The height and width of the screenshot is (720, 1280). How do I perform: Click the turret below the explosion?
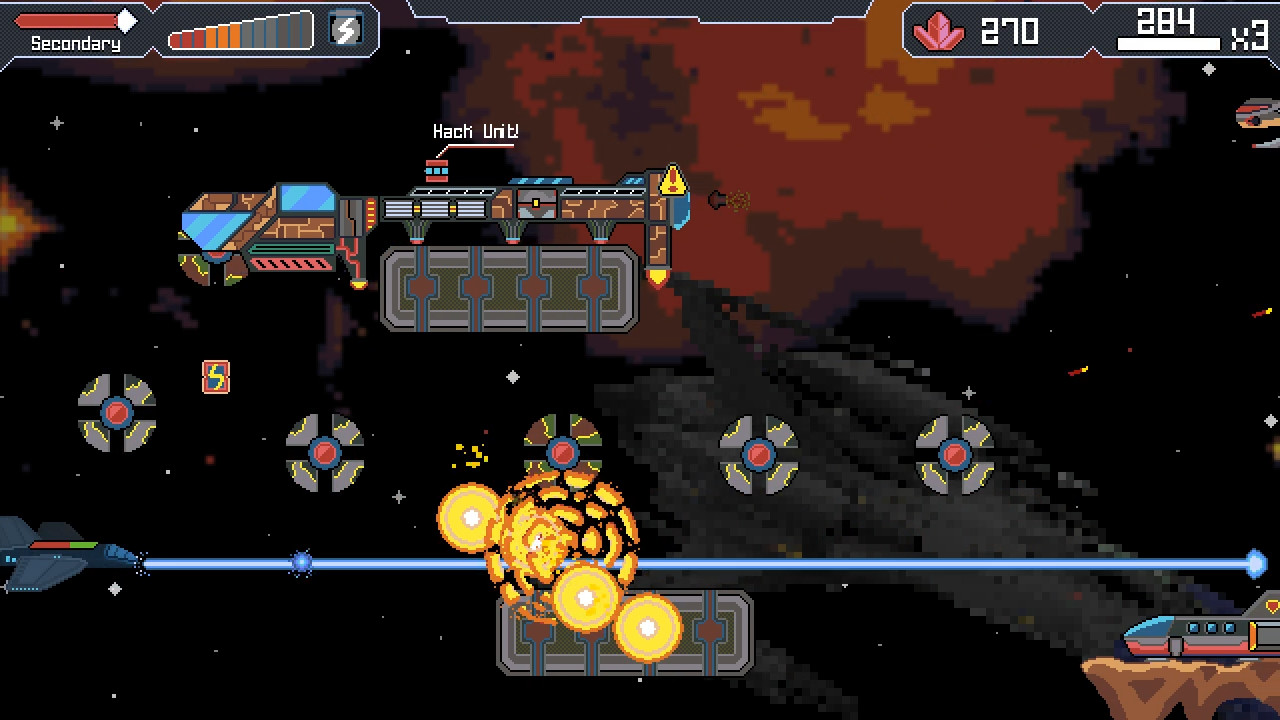pos(565,452)
